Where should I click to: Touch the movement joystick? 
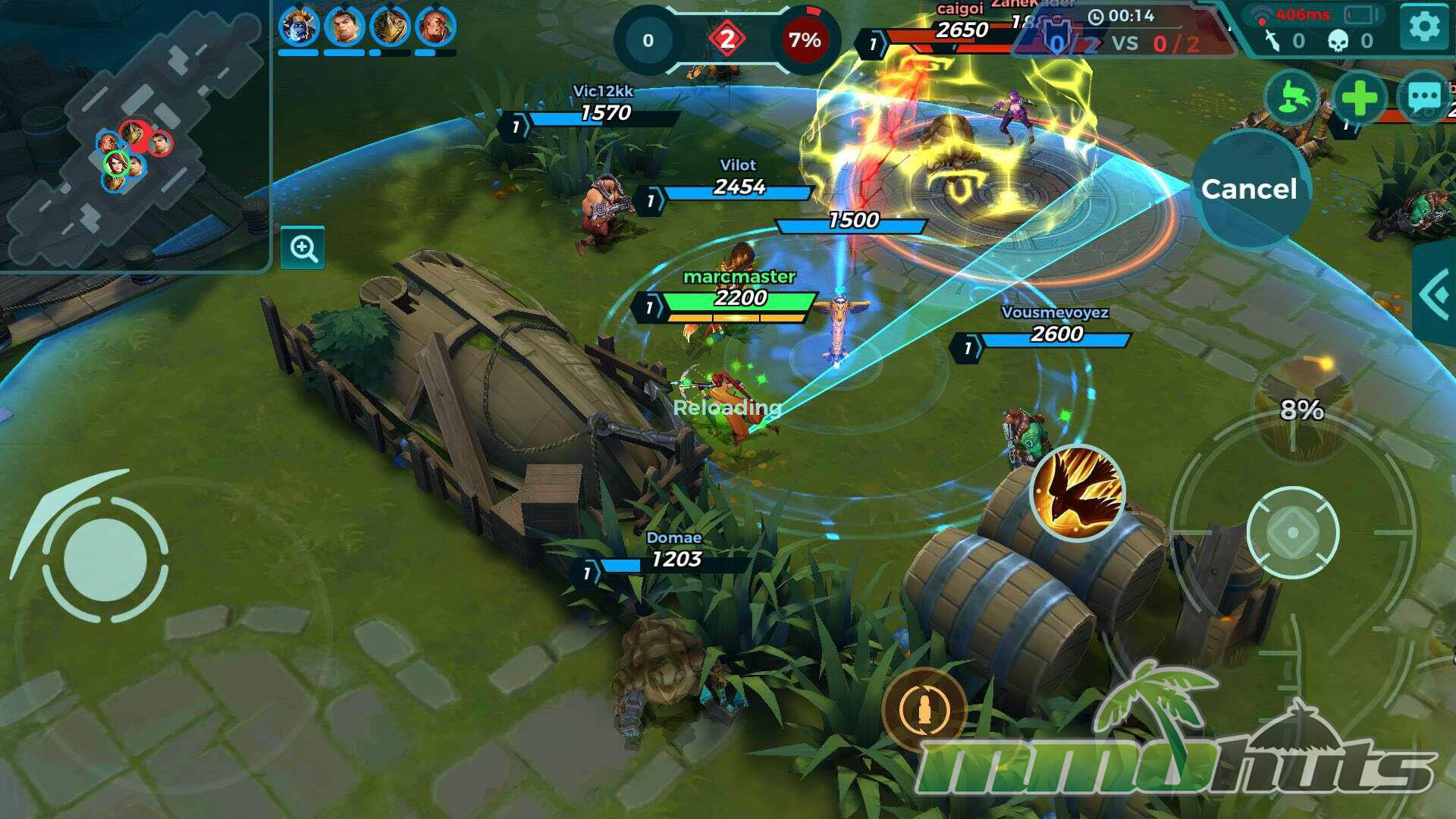coord(105,560)
